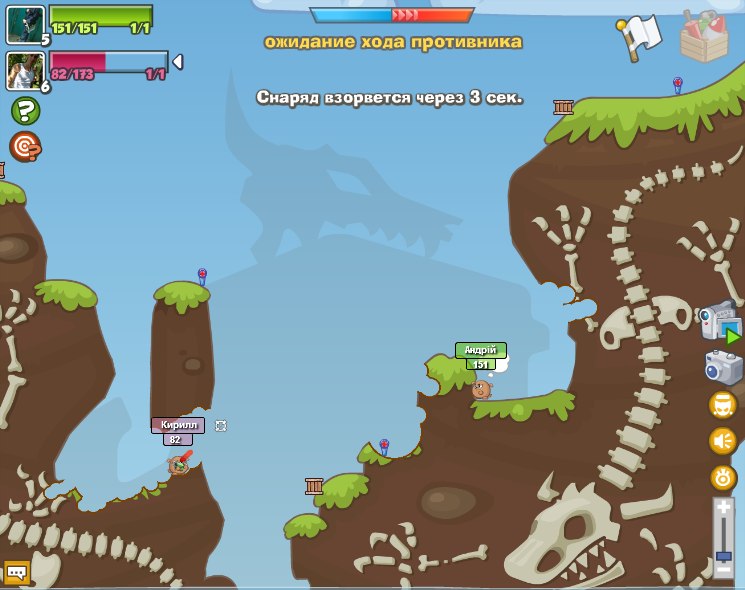Click the video camera record icon
The image size is (745, 590).
pos(720,324)
